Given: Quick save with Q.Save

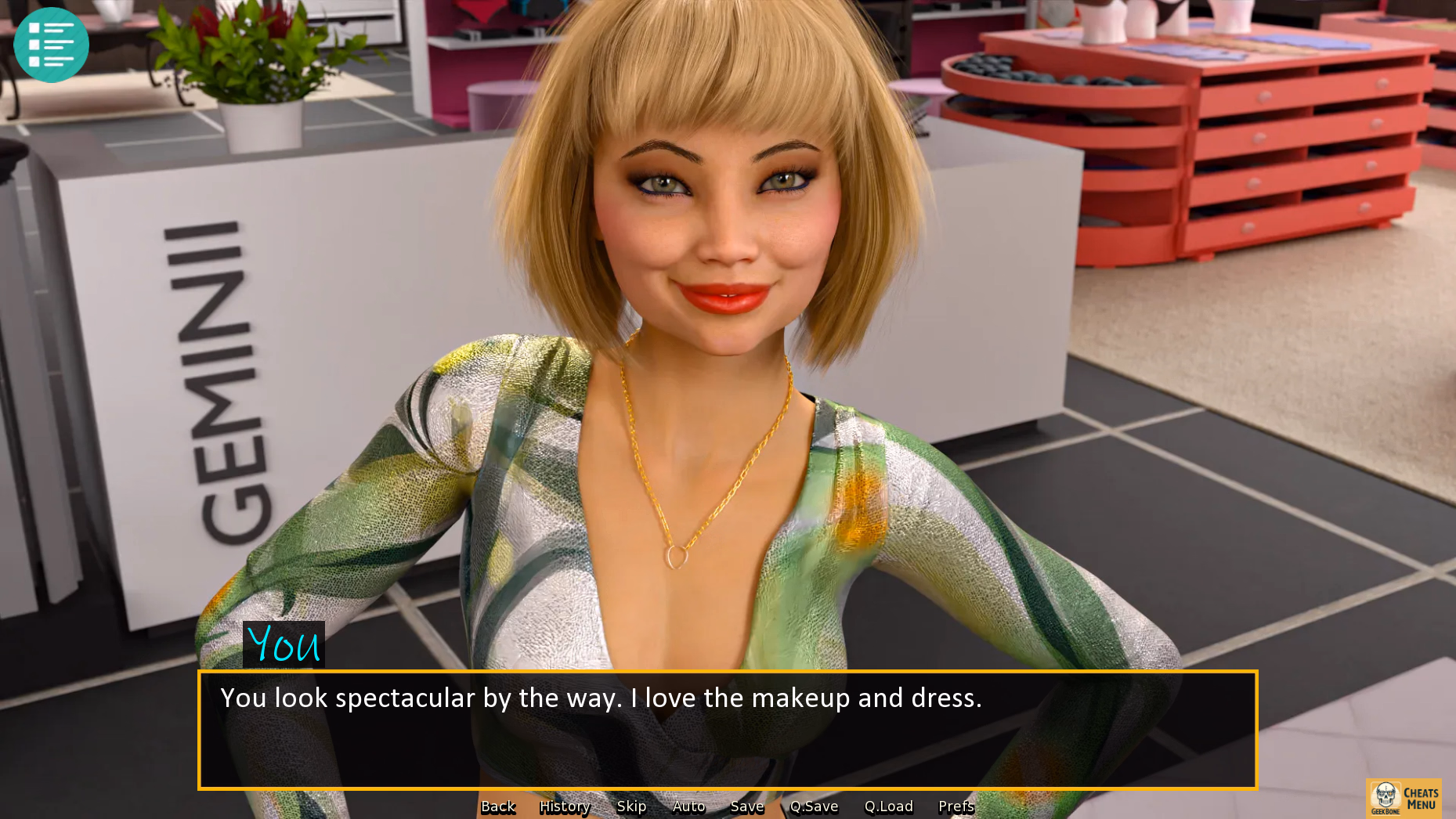Looking at the screenshot, I should [x=814, y=806].
